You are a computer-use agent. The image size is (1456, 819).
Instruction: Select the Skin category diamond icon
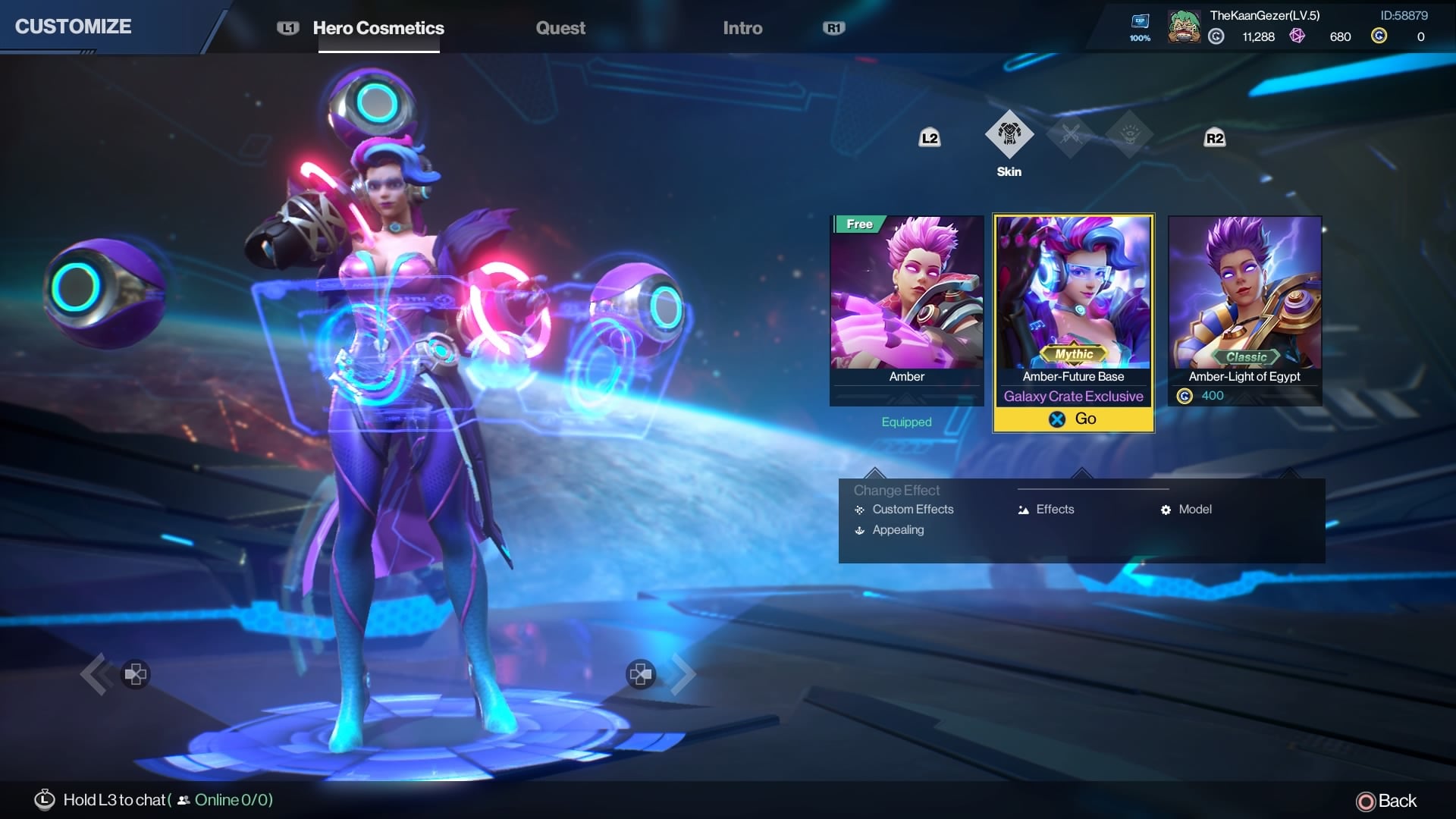(x=1009, y=135)
